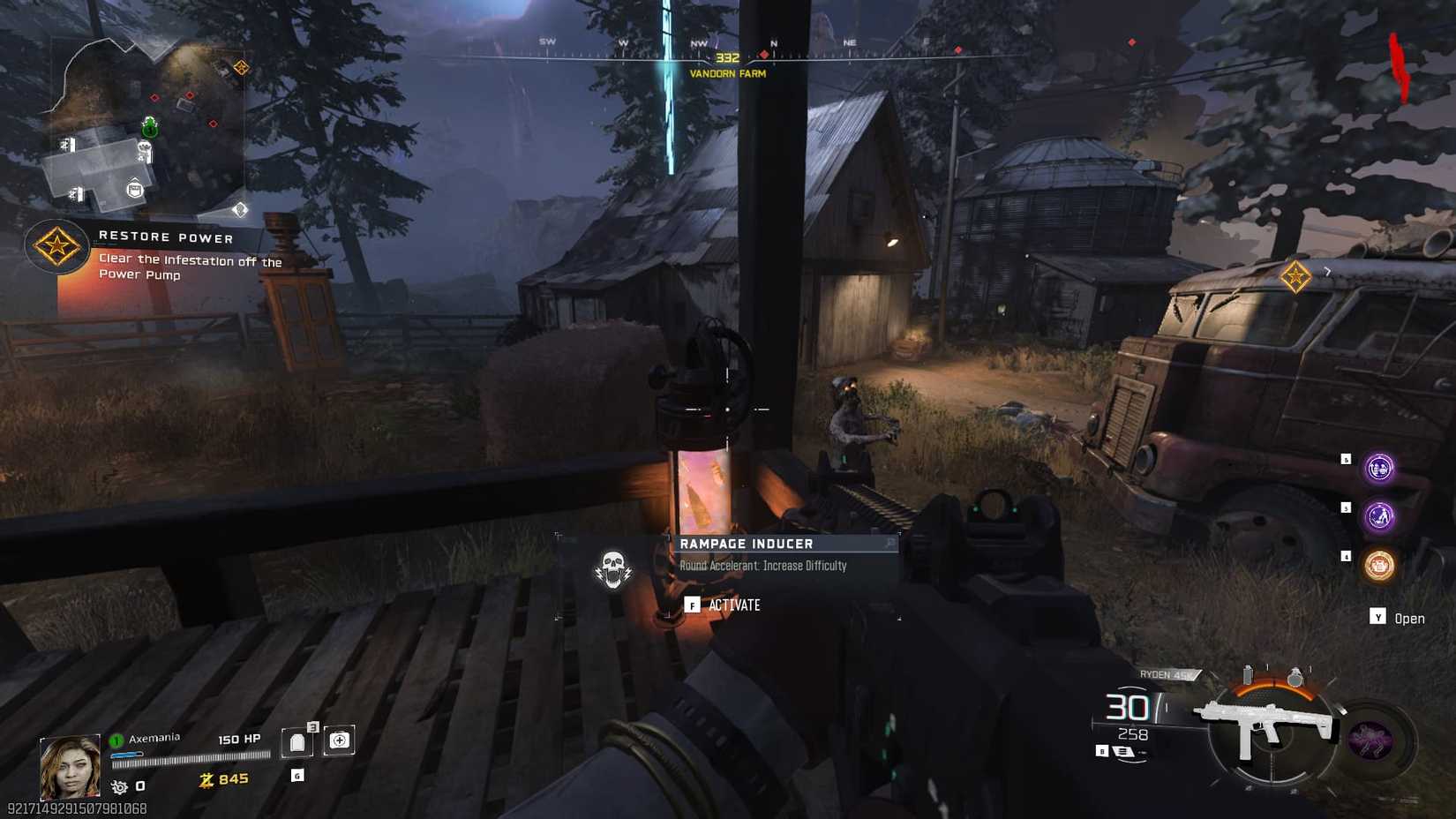Click the smoke tactical equipment icon
This screenshot has height=819, width=1456.
coord(1249,674)
